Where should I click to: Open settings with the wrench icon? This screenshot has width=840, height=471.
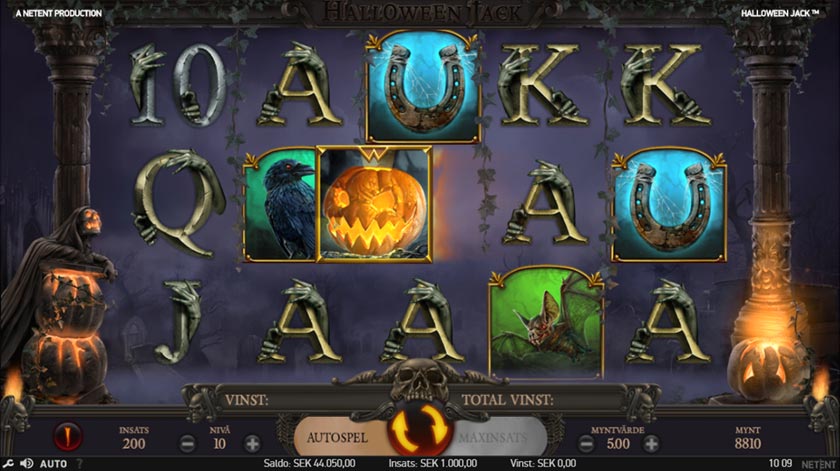point(8,464)
